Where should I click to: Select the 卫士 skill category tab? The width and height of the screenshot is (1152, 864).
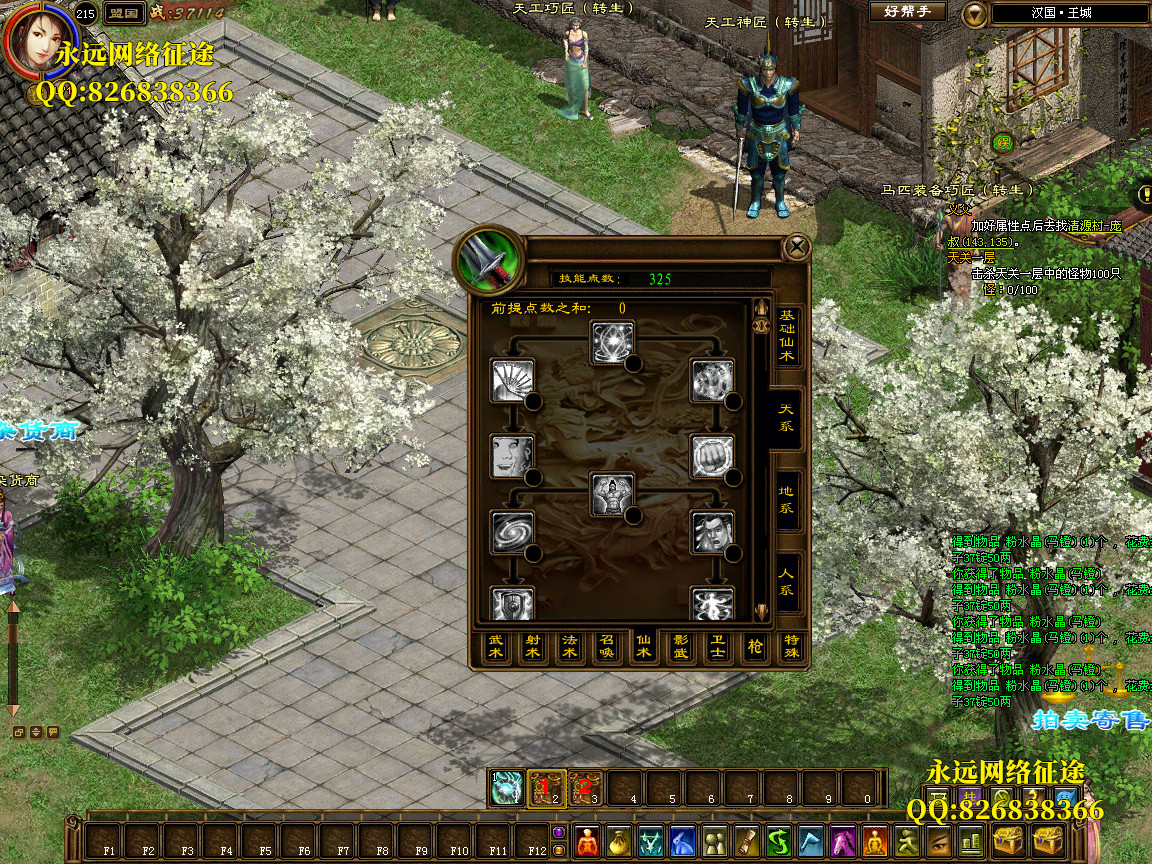click(x=717, y=647)
